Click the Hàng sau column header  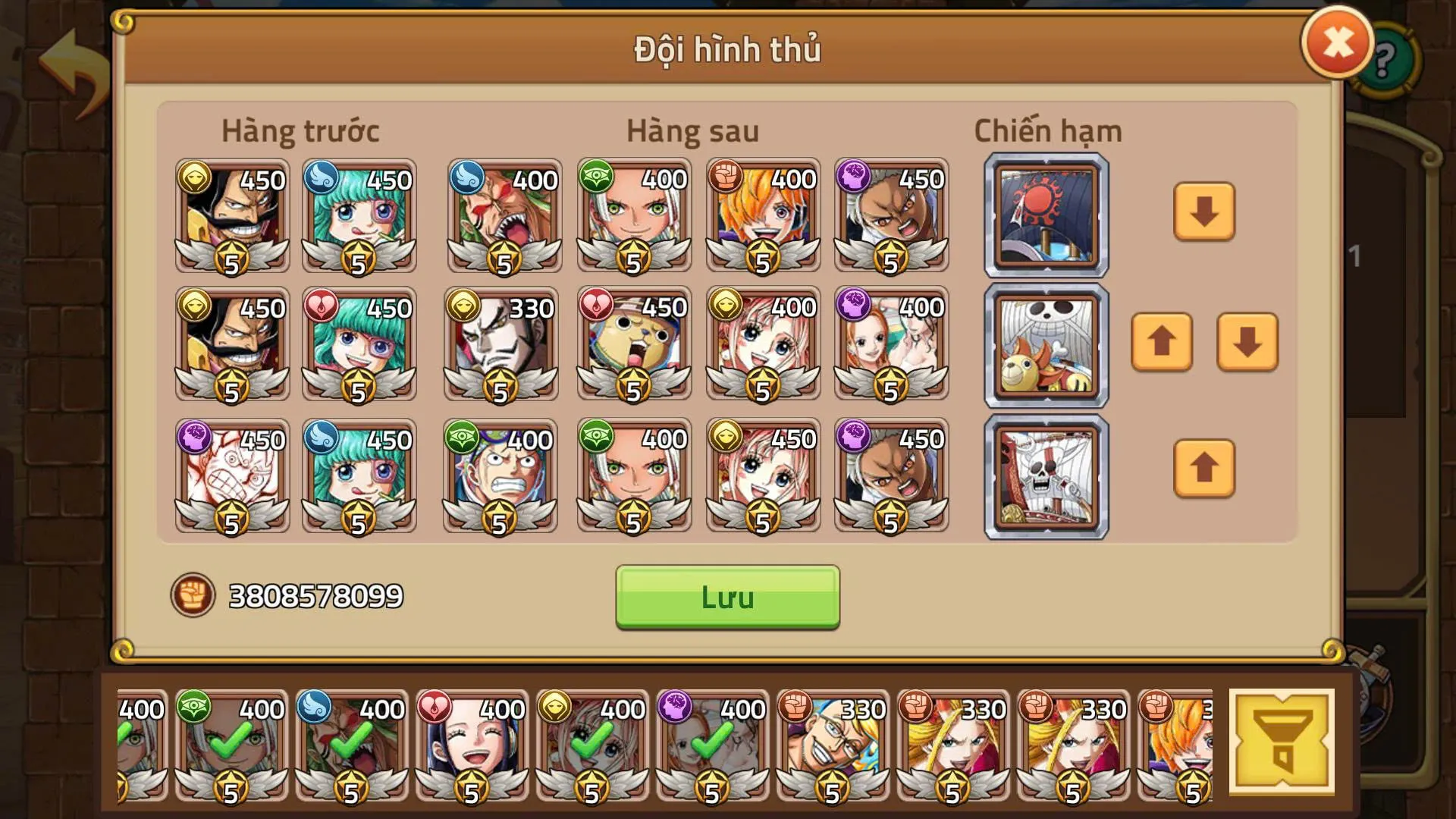pyautogui.click(x=692, y=130)
